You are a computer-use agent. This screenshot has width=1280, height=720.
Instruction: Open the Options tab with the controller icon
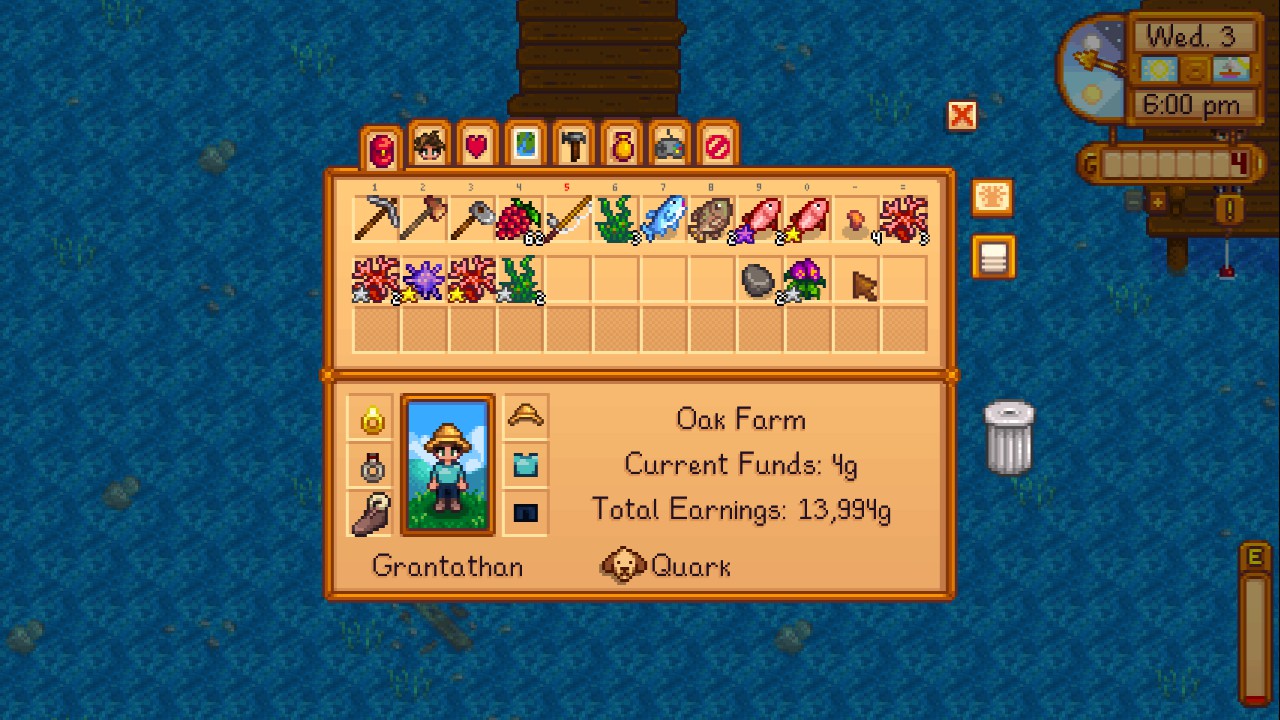pyautogui.click(x=669, y=143)
